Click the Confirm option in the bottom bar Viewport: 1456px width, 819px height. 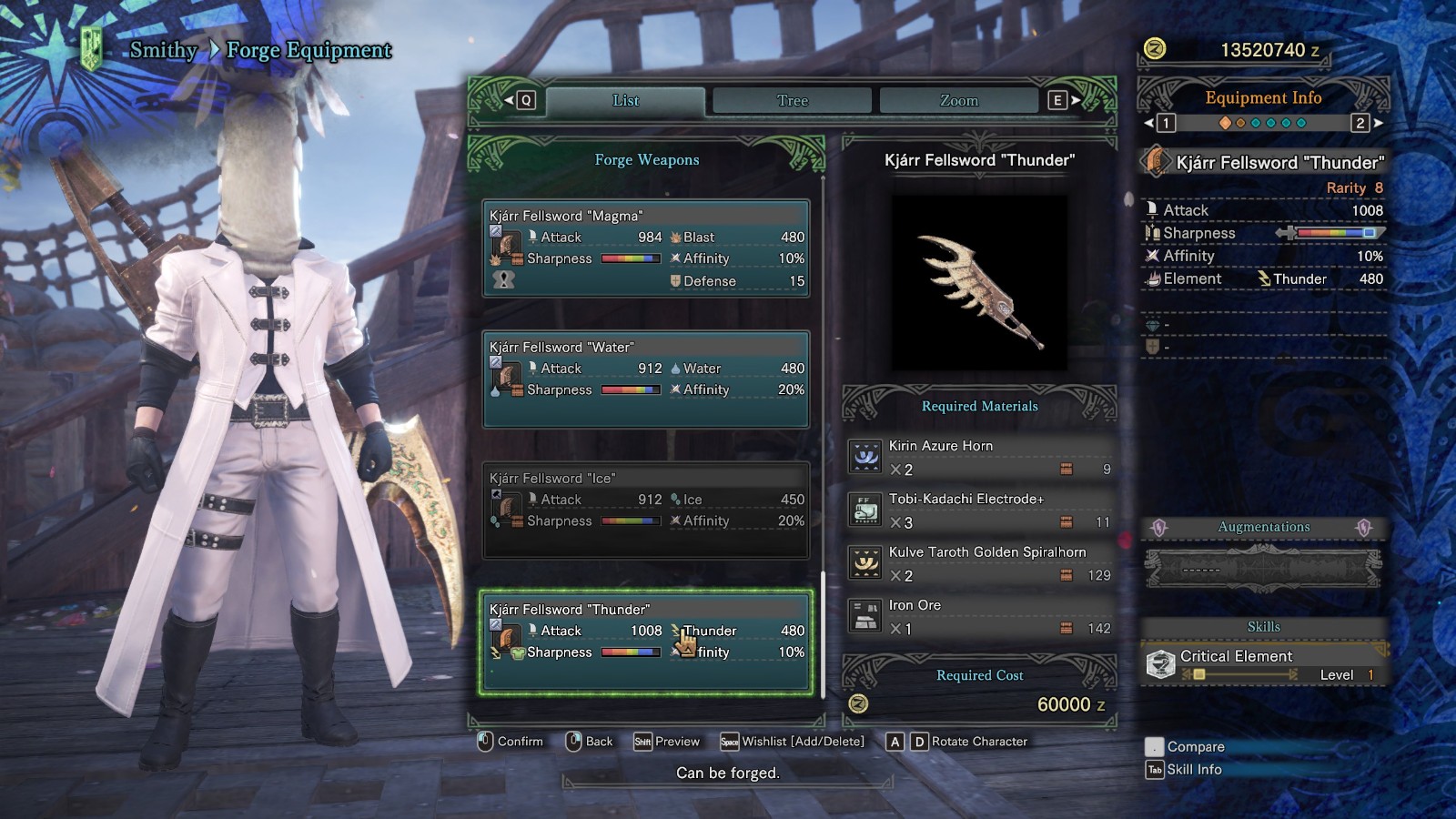pos(511,742)
